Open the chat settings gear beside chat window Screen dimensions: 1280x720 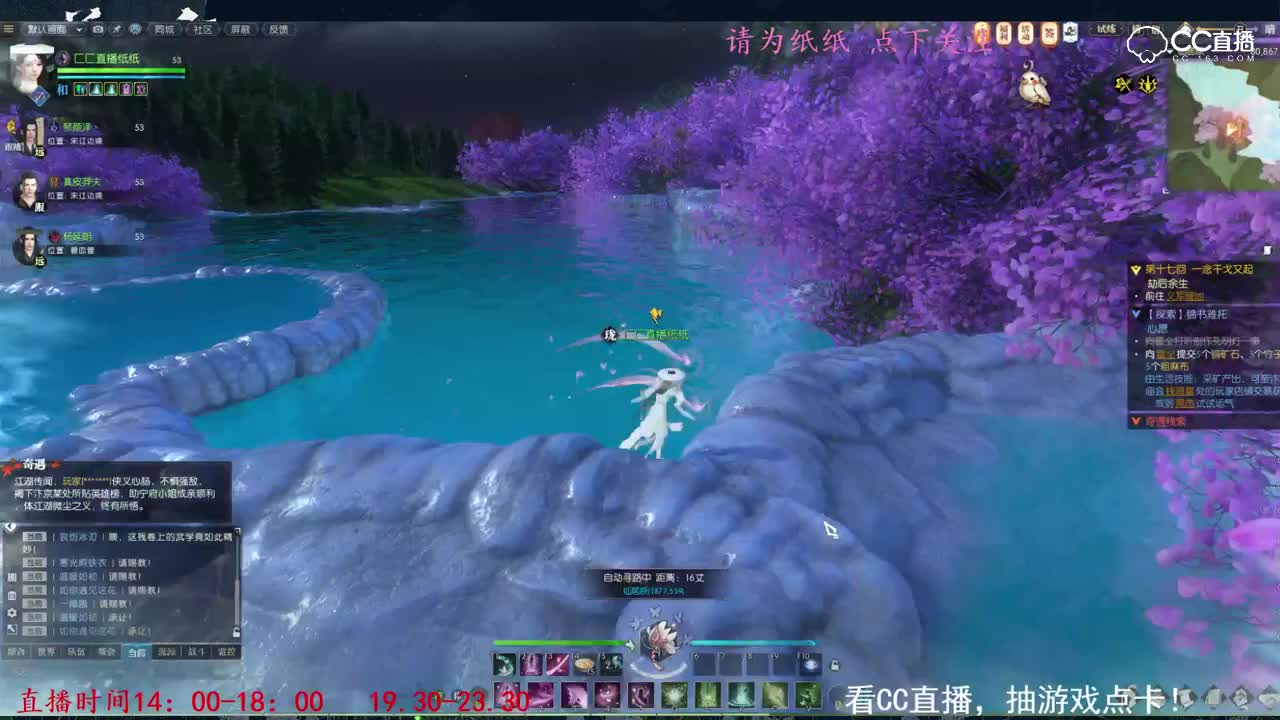tap(12, 613)
